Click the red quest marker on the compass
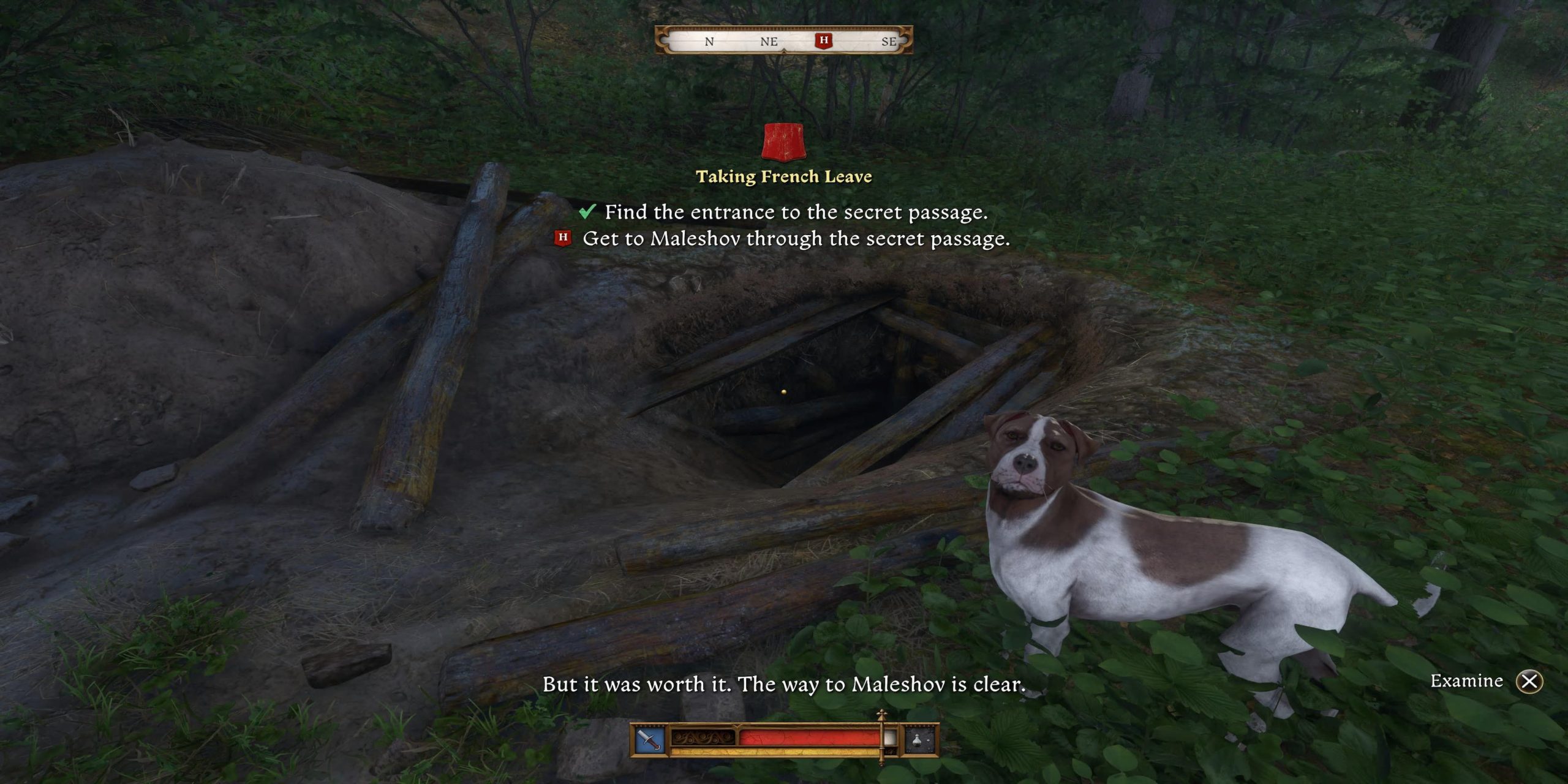The image size is (1568, 784). click(x=824, y=40)
